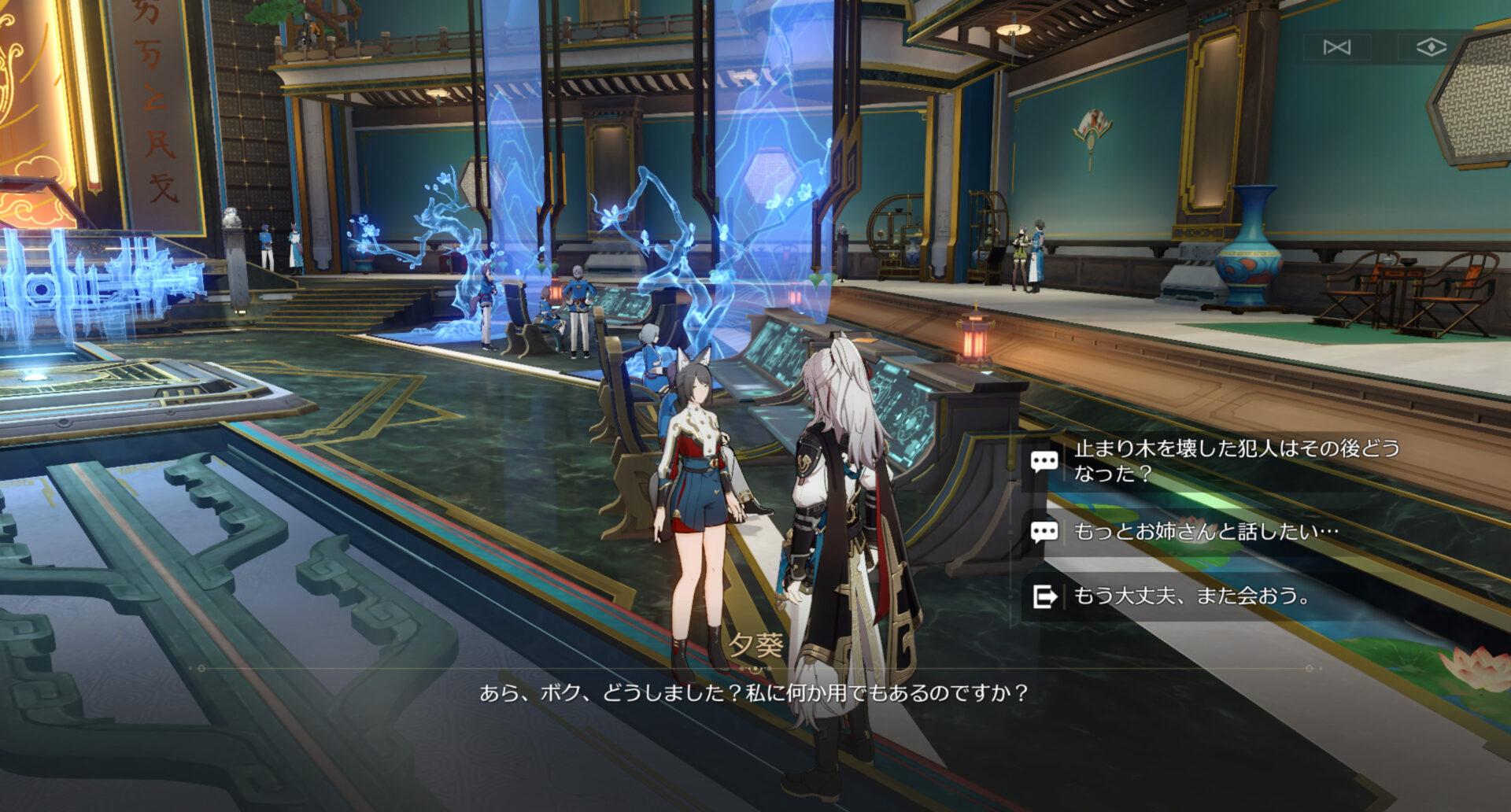This screenshot has width=1511, height=812.
Task: Select the もっとお姉さんと話したい dialogue option
Action: [x=1205, y=532]
